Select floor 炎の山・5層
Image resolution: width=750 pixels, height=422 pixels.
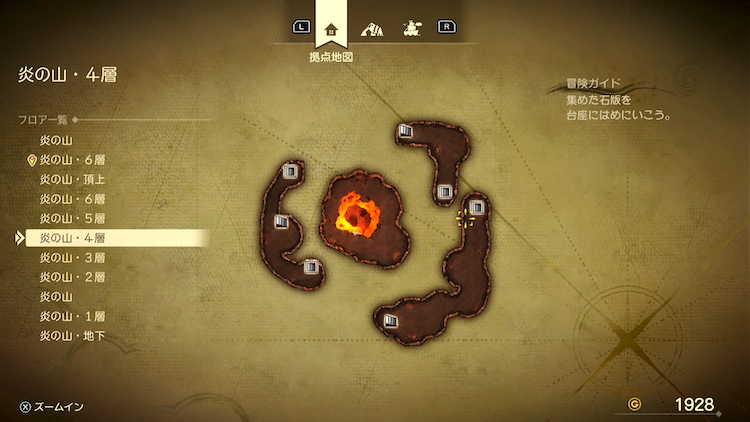click(x=72, y=218)
